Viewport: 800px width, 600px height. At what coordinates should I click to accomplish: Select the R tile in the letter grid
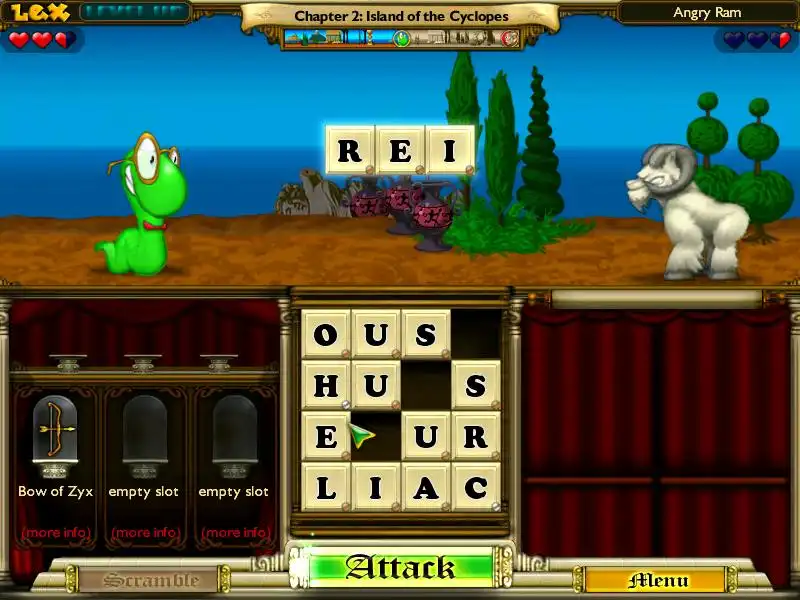coord(476,437)
